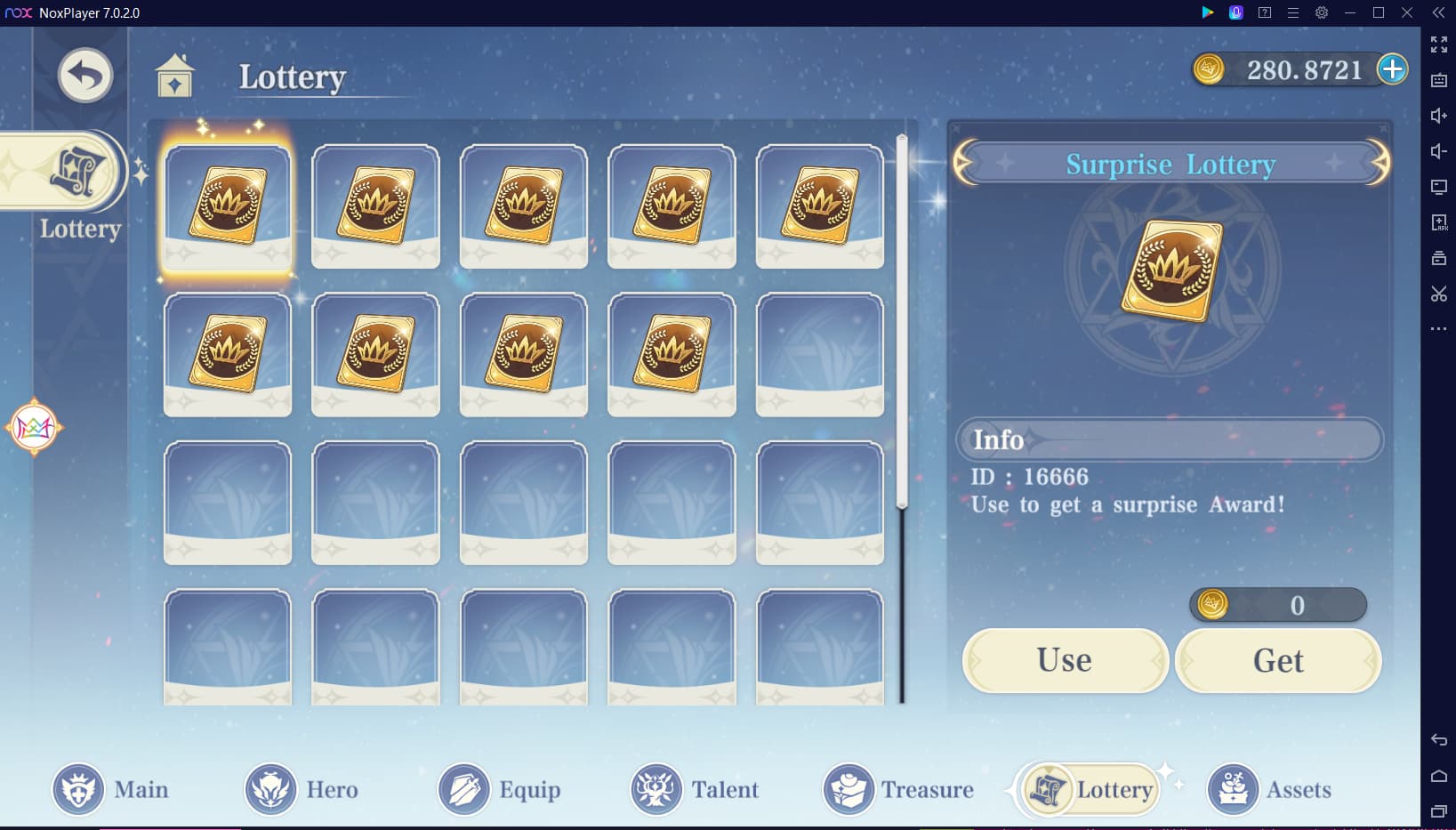Open NoxPlayer settings gear
The width and height of the screenshot is (1456, 830).
[x=1322, y=12]
